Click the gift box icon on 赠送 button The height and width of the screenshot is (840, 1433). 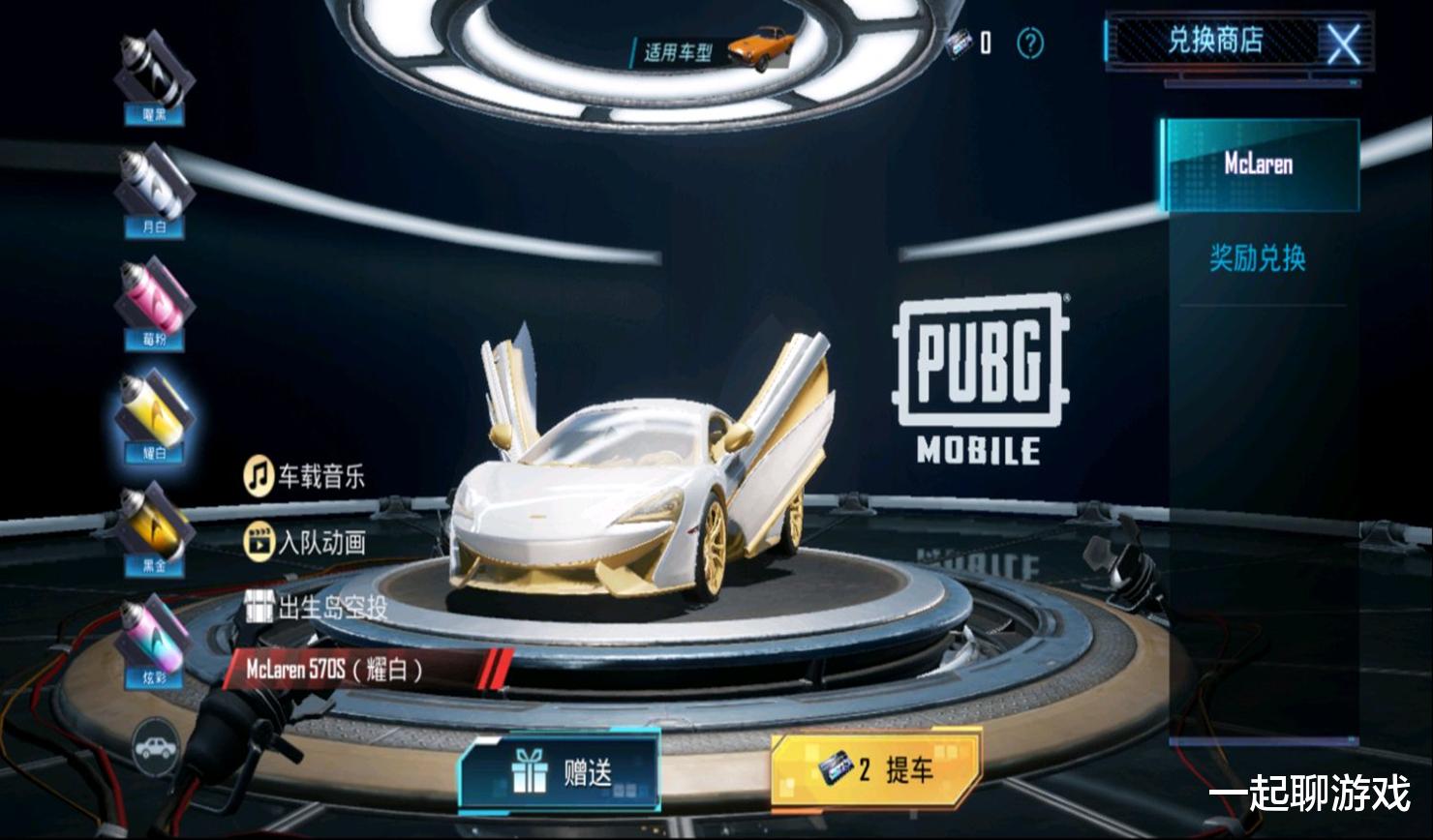(528, 771)
